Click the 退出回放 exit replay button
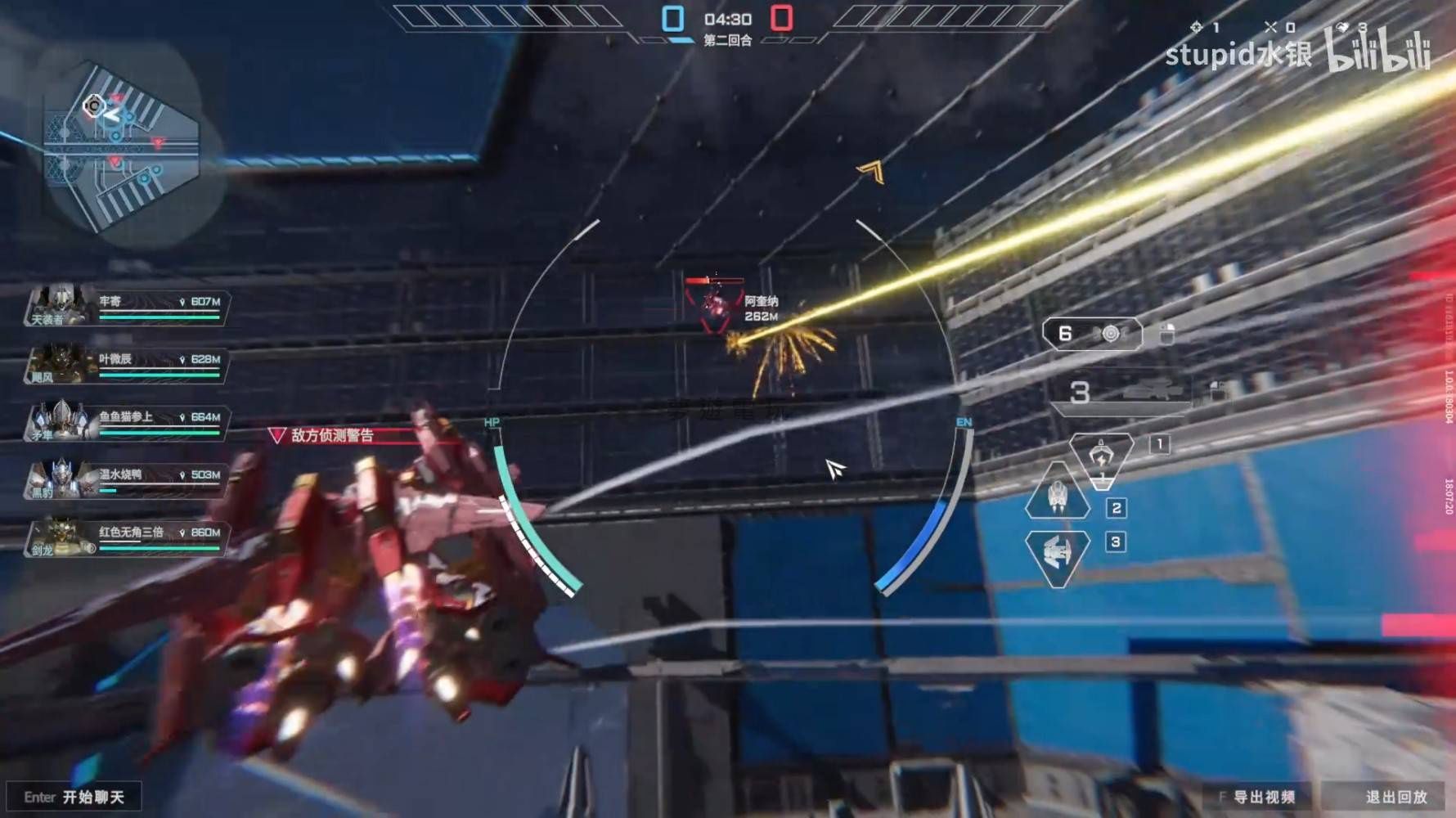 (x=1395, y=797)
